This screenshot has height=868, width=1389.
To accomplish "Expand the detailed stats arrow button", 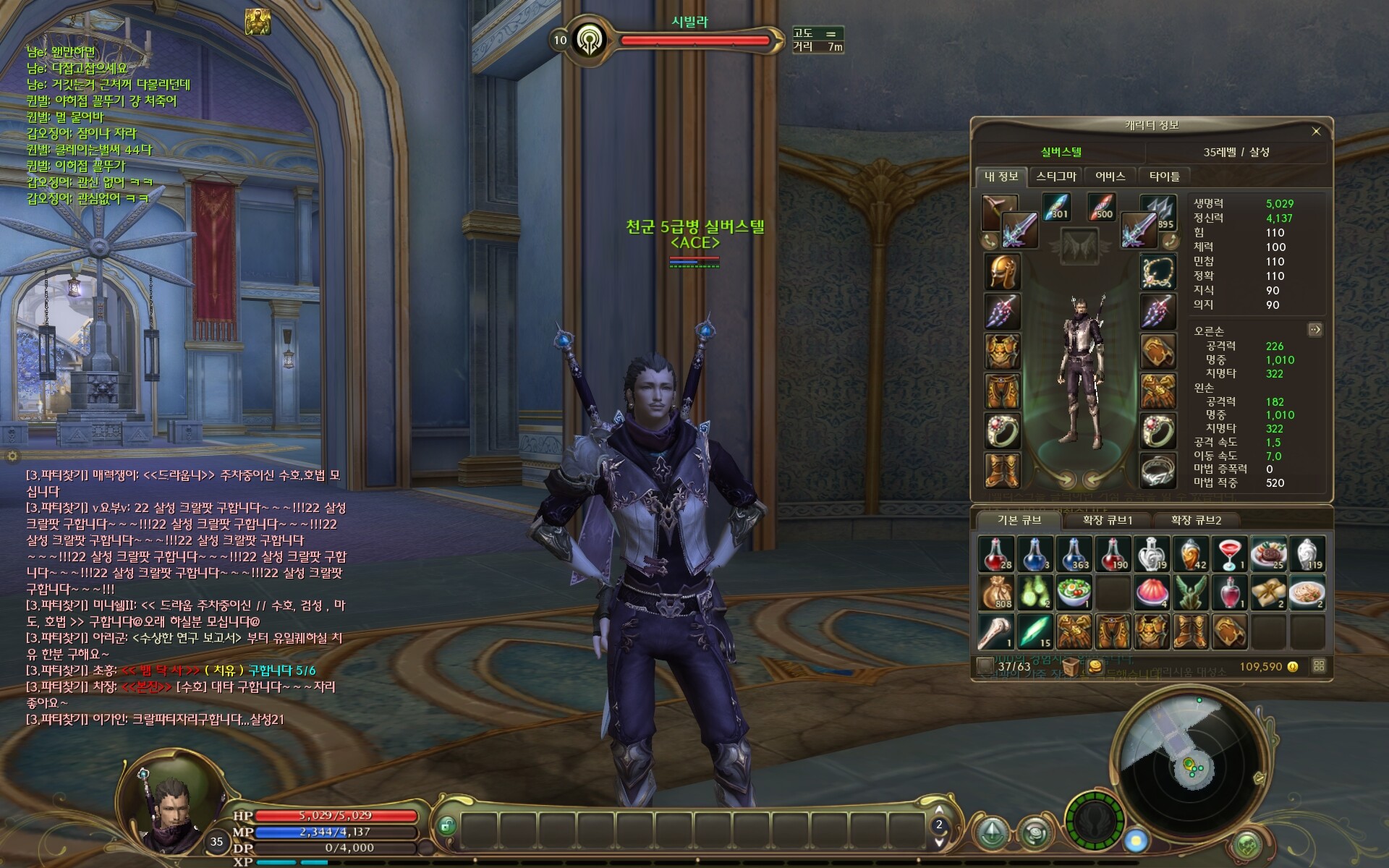I will pyautogui.click(x=1314, y=330).
